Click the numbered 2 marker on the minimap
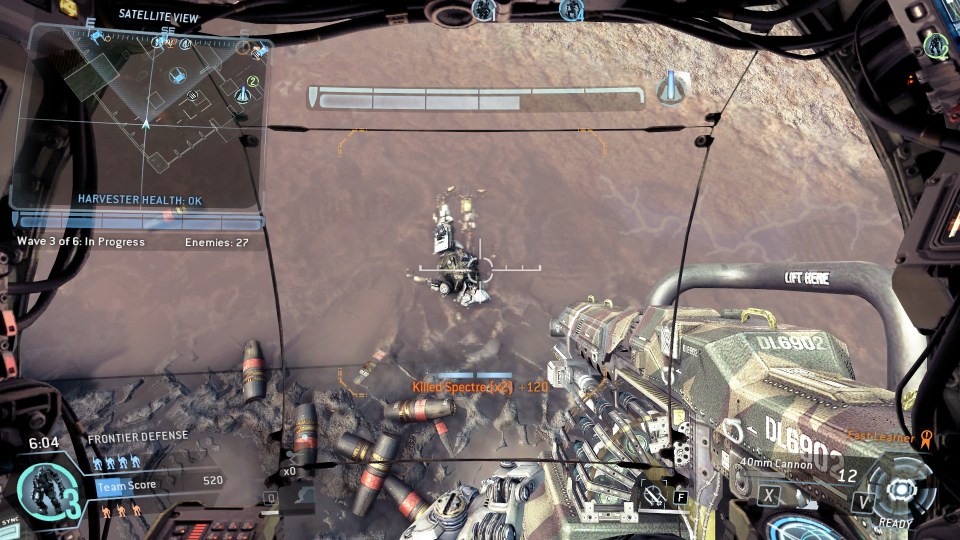The height and width of the screenshot is (540, 960). 253,81
